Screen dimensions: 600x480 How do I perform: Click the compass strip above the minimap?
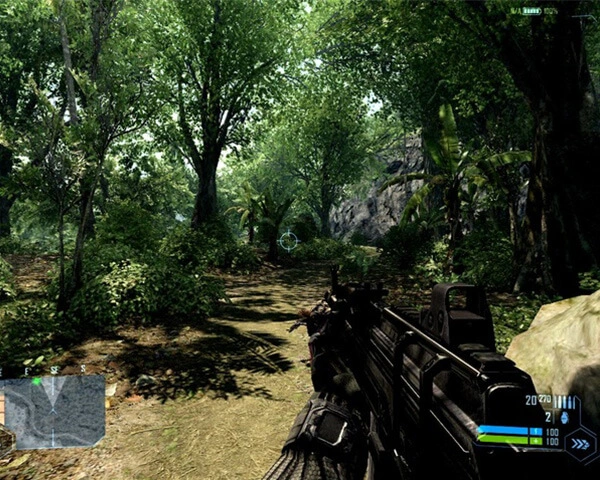coord(52,369)
